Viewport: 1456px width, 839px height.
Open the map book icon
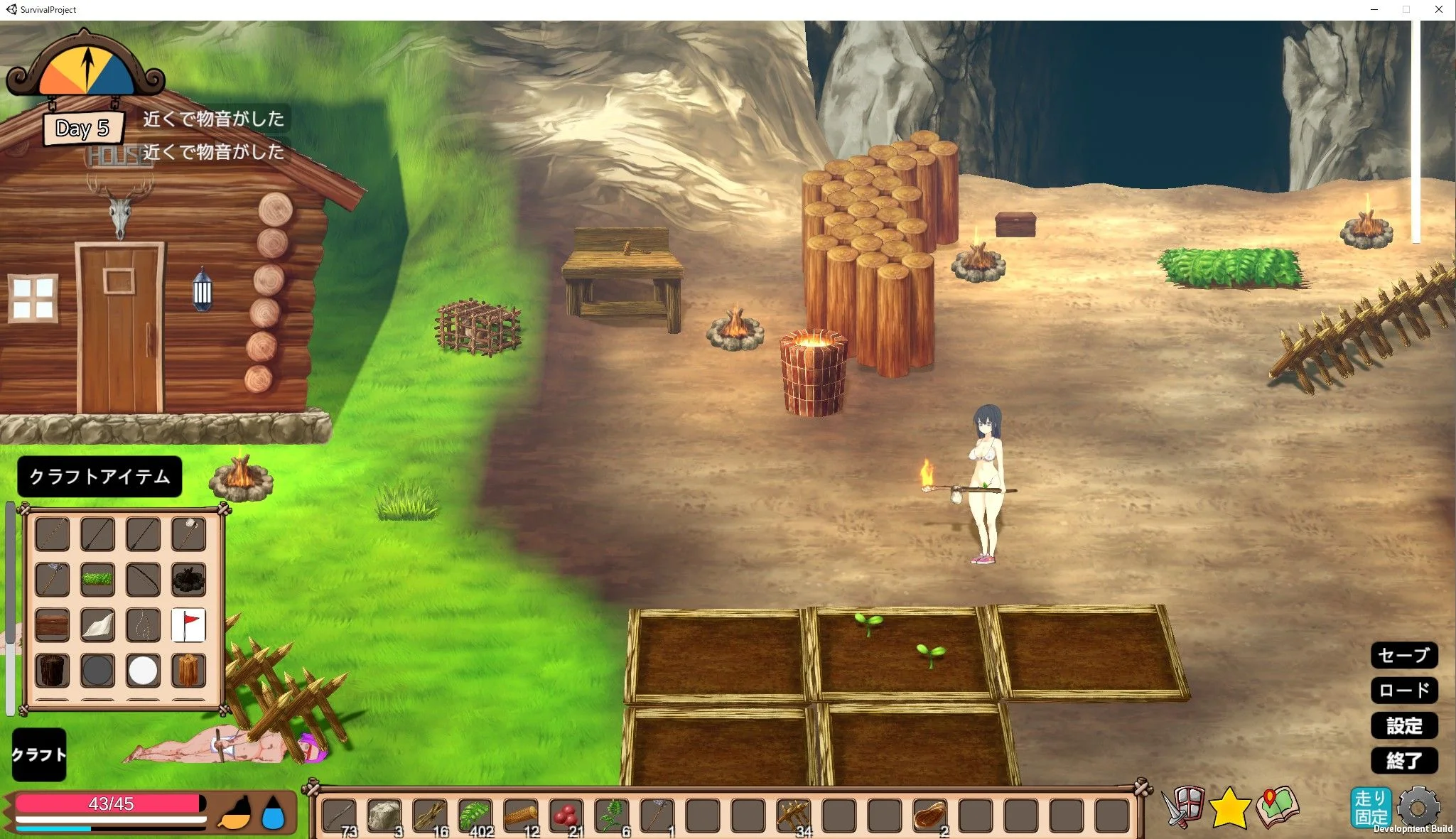[x=1277, y=807]
